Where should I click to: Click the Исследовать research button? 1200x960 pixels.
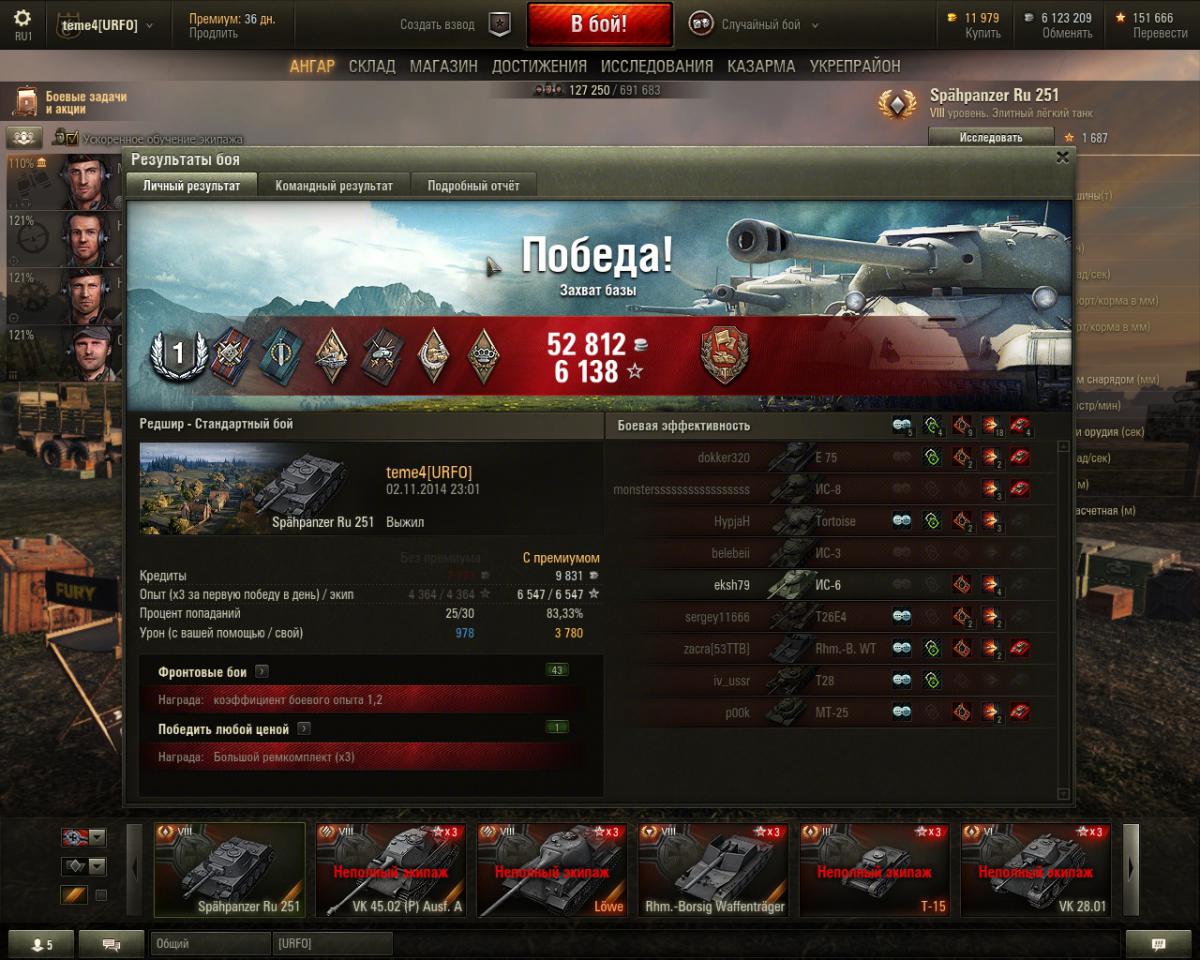(990, 138)
